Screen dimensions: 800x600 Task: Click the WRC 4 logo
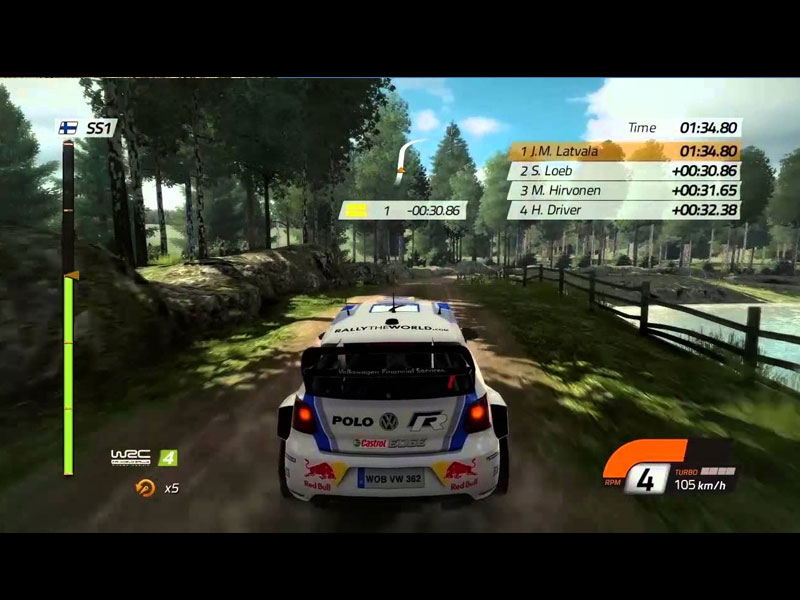pos(144,457)
